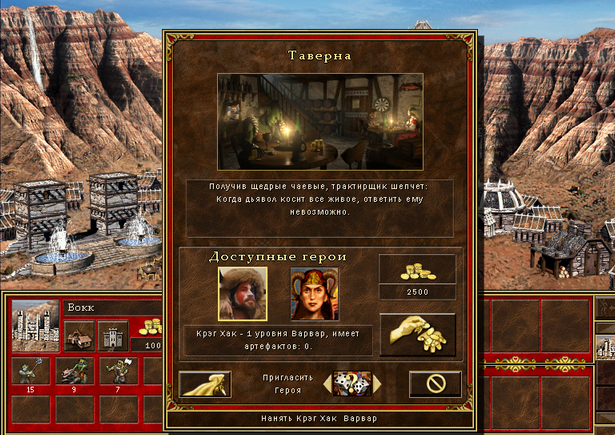Click the town castle portrait thumbnail

pyautogui.click(x=36, y=324)
